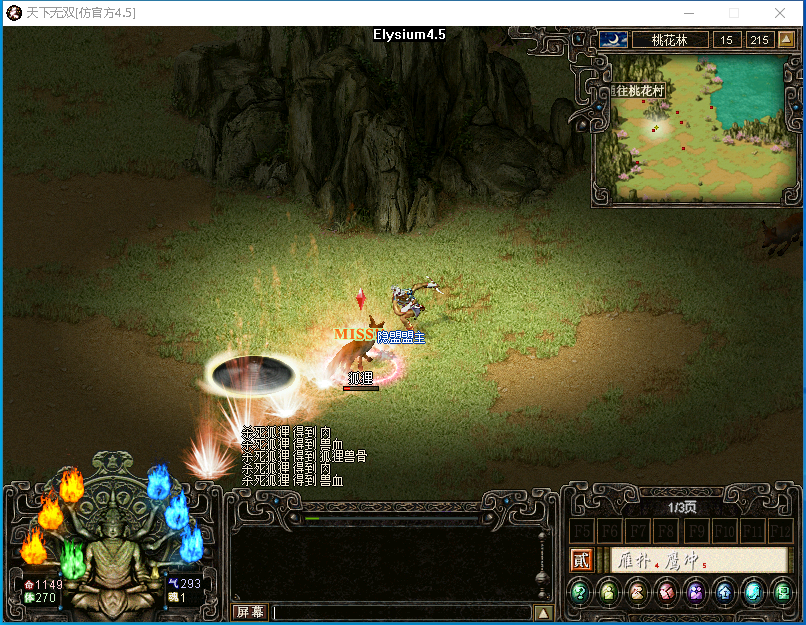Focus the chat text input field
The width and height of the screenshot is (806, 625).
pyautogui.click(x=400, y=612)
